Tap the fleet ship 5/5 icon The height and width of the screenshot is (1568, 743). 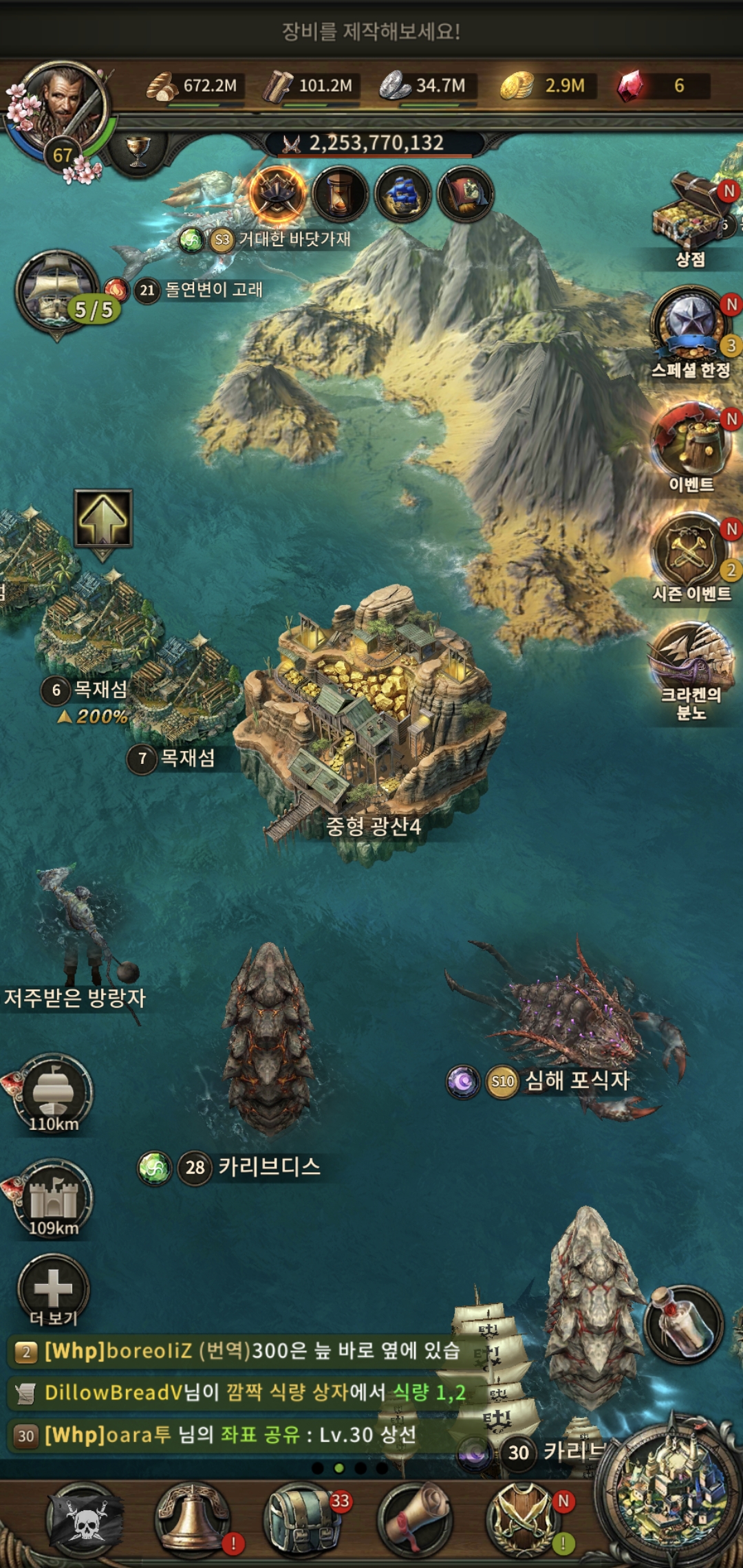pos(59,292)
